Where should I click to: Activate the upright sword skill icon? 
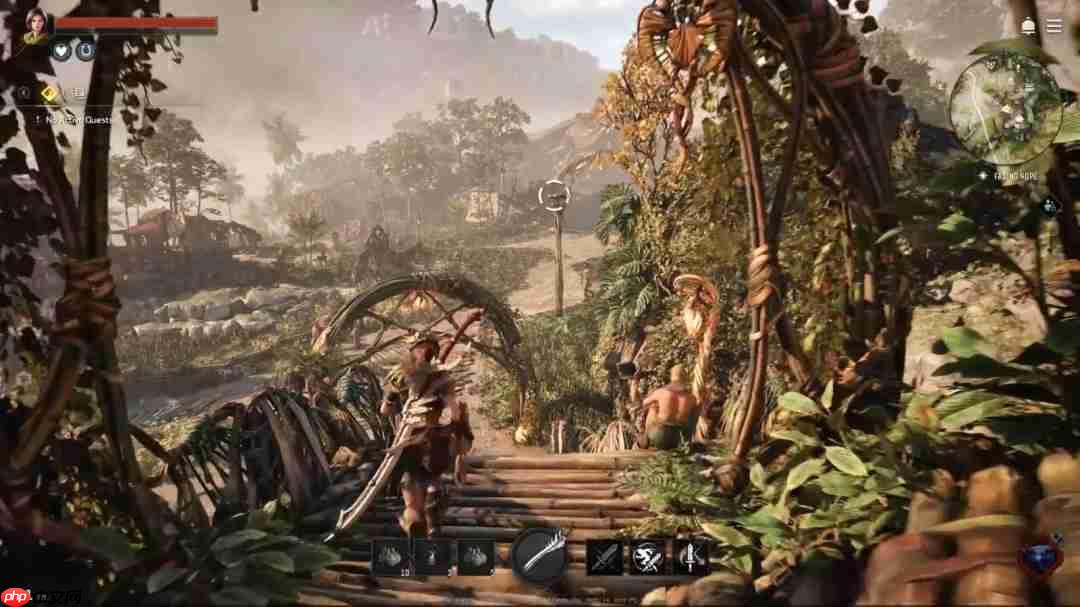690,557
